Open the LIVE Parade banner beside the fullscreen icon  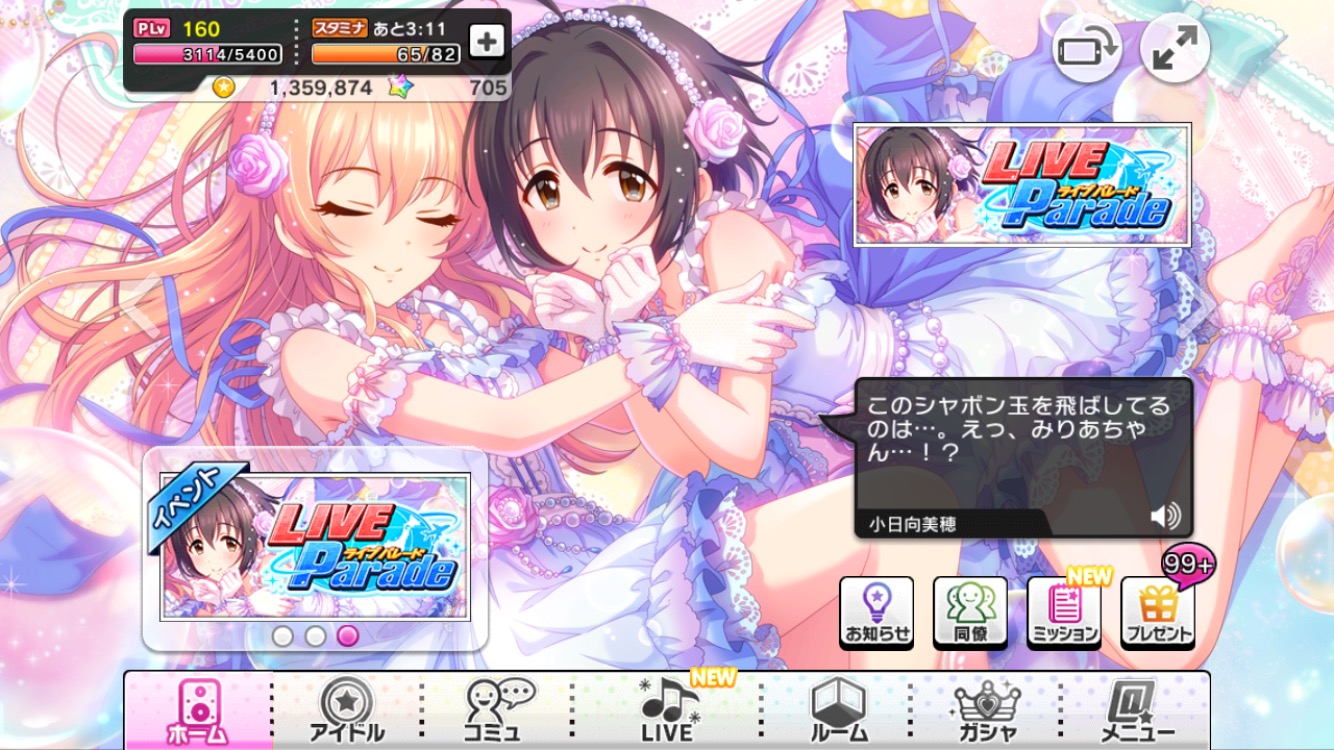coord(1021,185)
